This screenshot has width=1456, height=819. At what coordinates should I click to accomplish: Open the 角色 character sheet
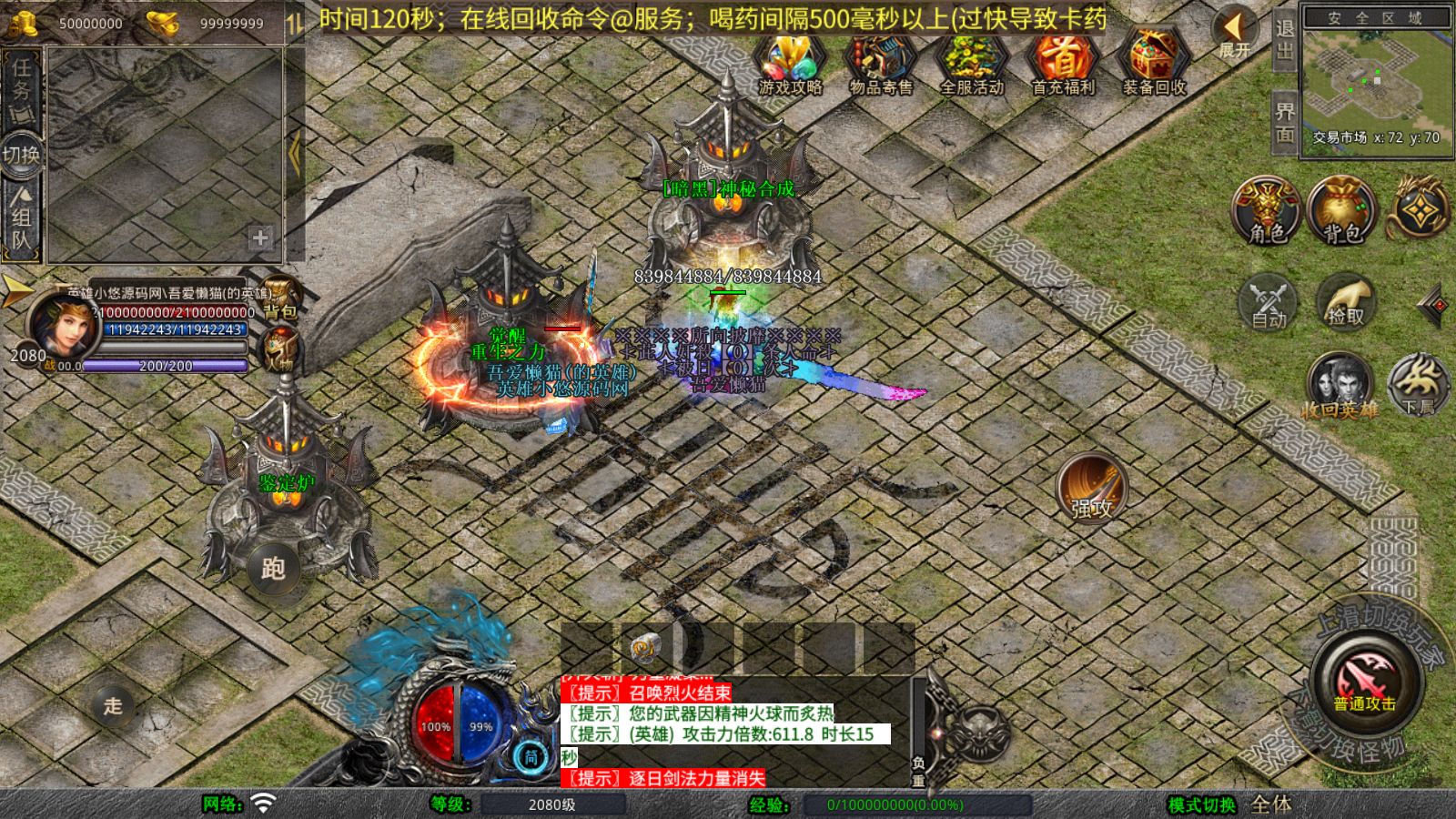click(1267, 211)
